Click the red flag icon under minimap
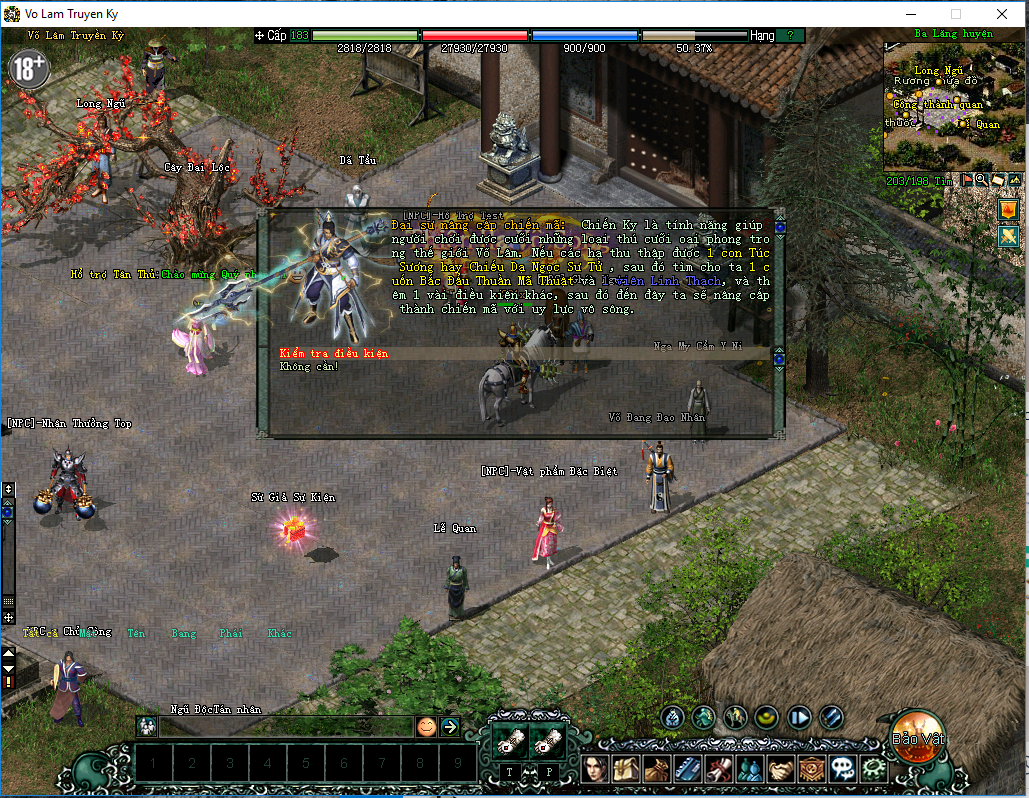 click(x=967, y=180)
